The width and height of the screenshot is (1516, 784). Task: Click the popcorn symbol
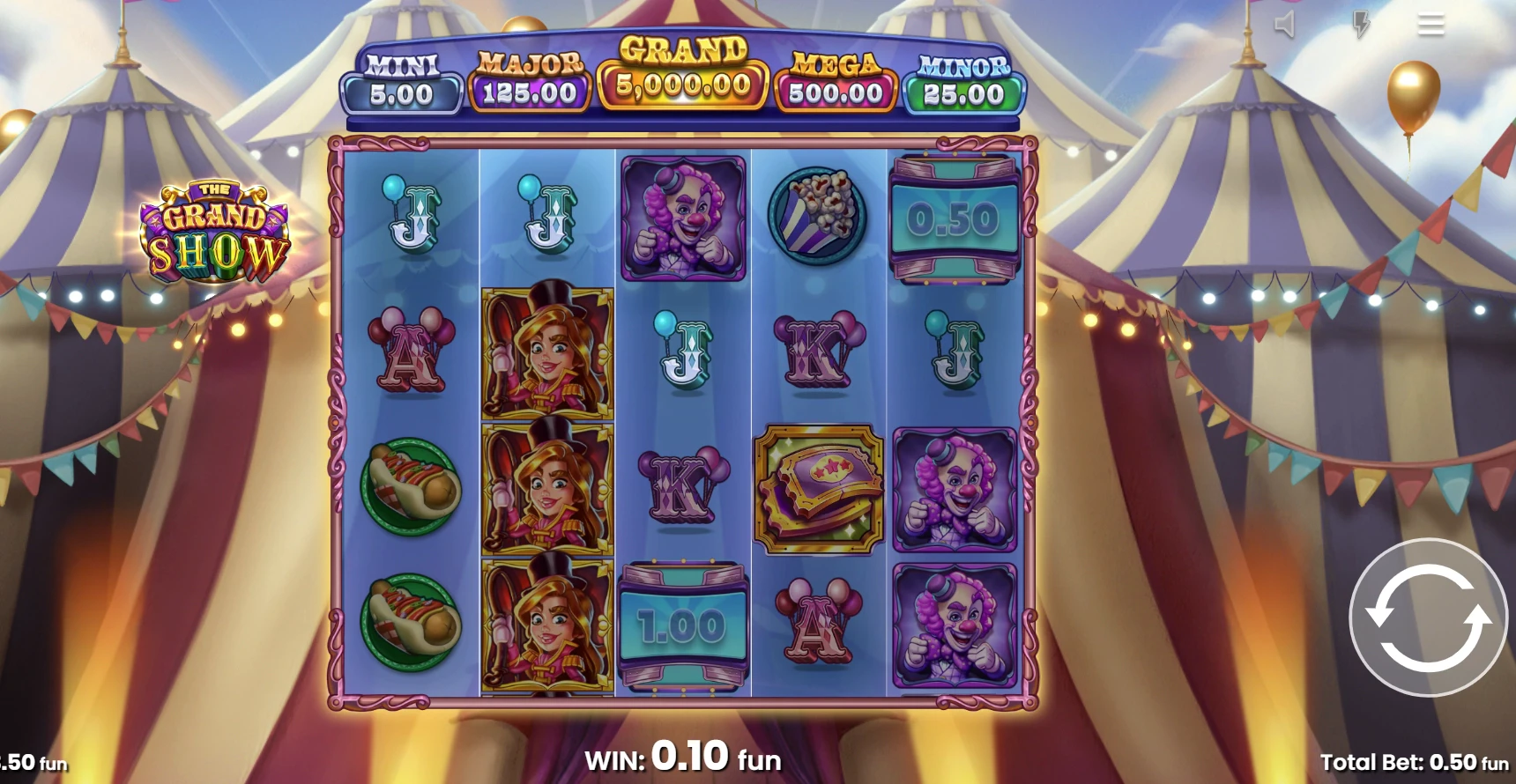point(820,213)
